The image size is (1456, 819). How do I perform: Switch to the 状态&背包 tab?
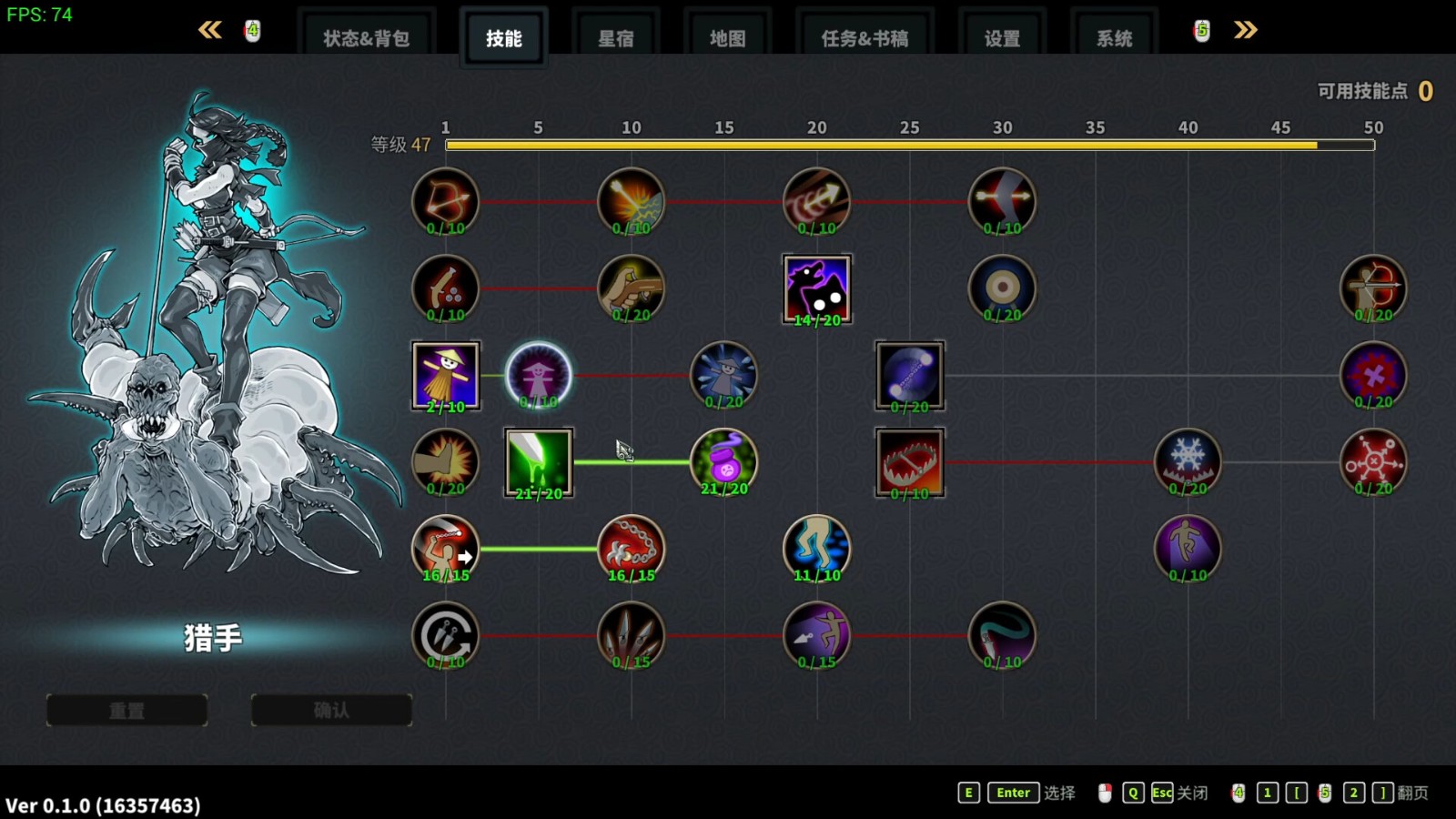click(x=368, y=37)
